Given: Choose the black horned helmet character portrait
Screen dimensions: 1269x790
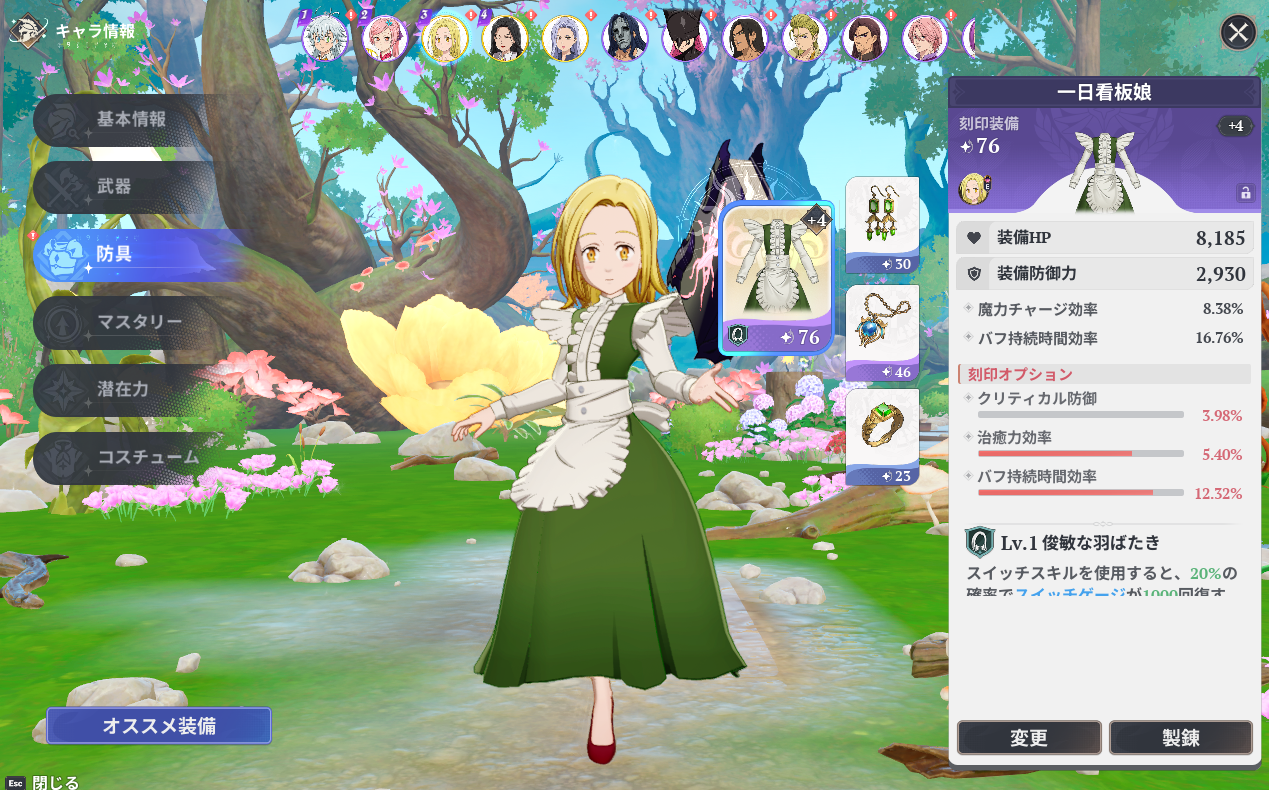Looking at the screenshot, I should [685, 38].
